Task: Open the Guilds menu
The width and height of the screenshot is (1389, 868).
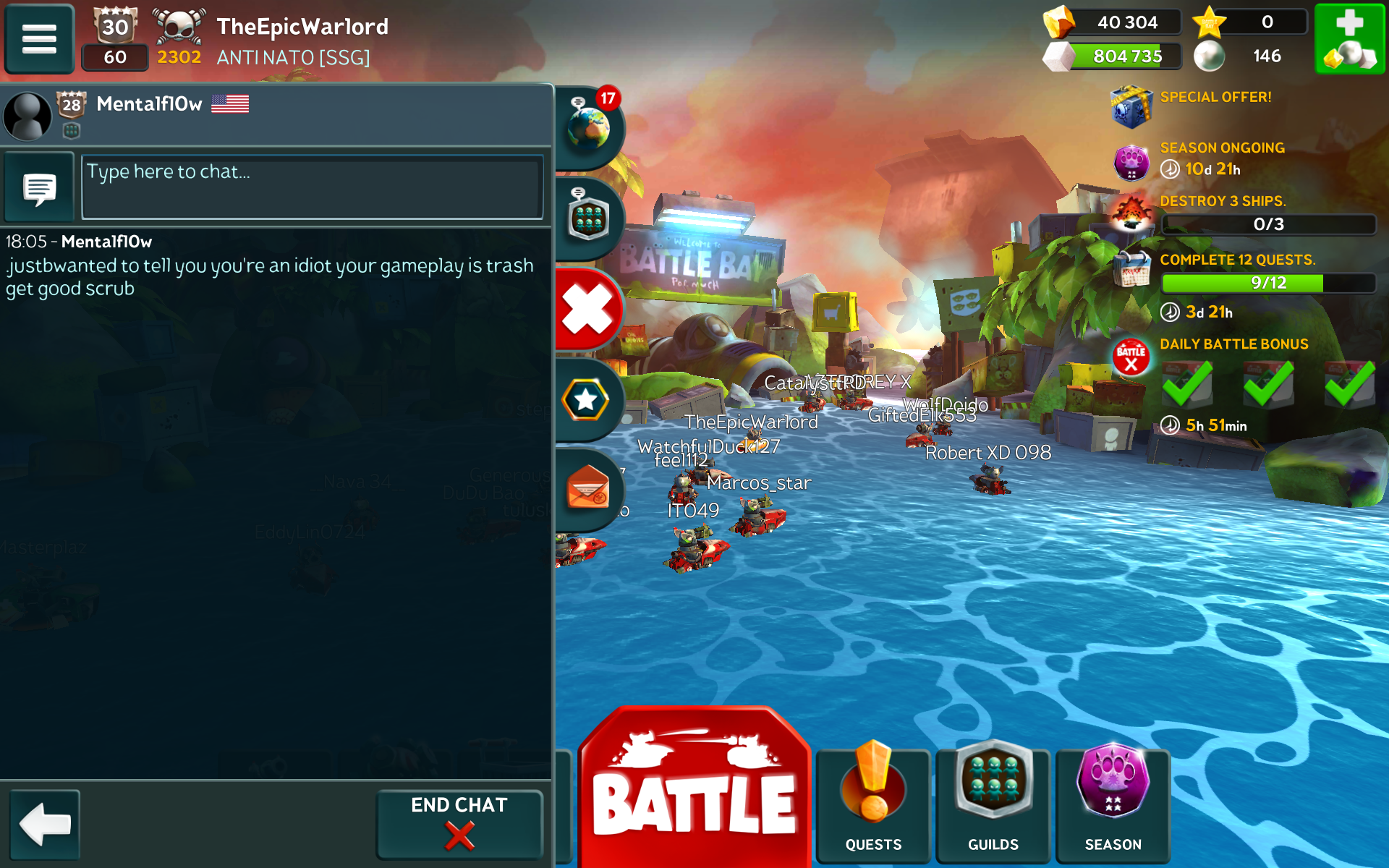Action: pyautogui.click(x=993, y=804)
